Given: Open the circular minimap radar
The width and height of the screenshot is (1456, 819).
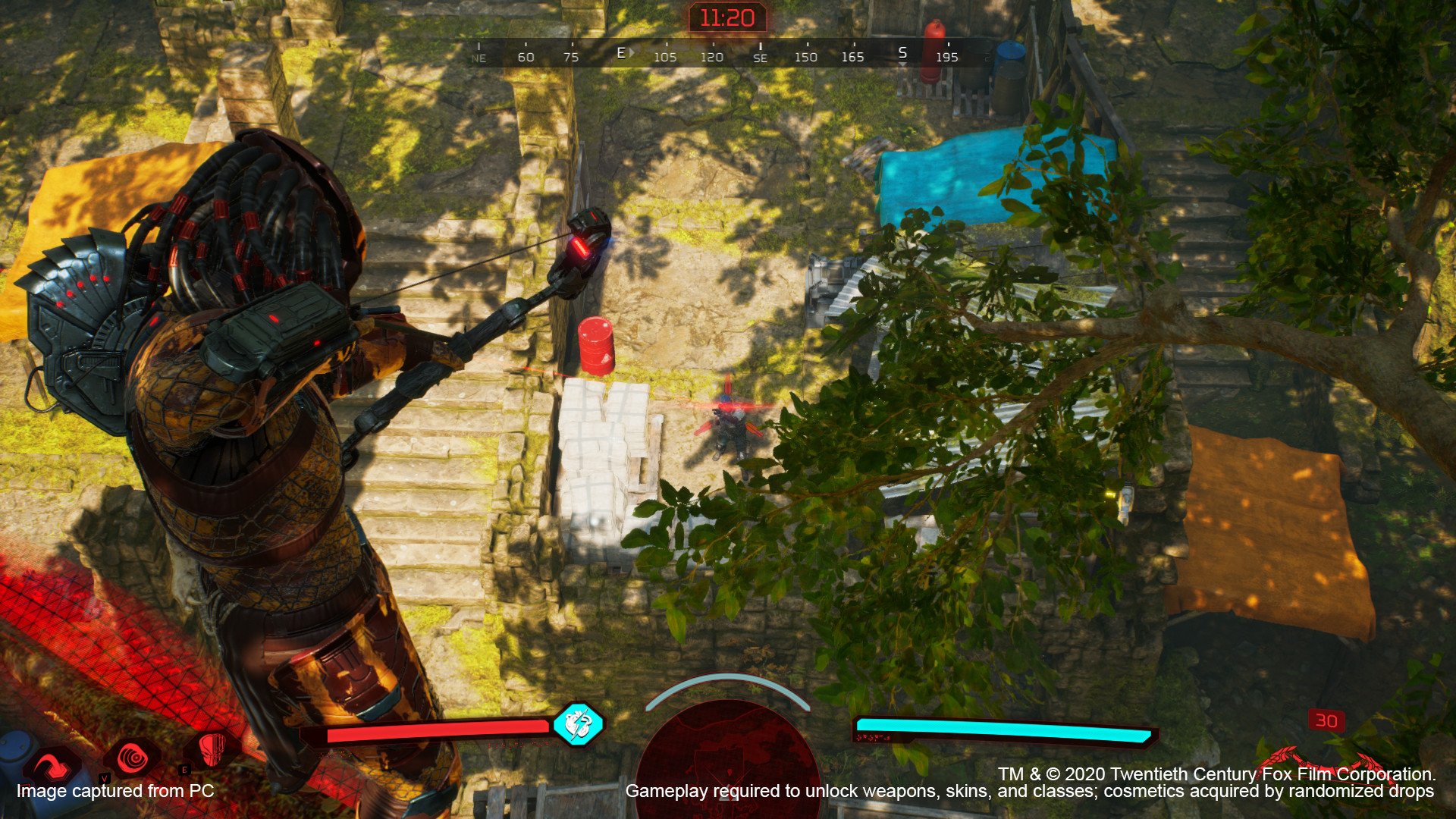Looking at the screenshot, I should point(728,770).
